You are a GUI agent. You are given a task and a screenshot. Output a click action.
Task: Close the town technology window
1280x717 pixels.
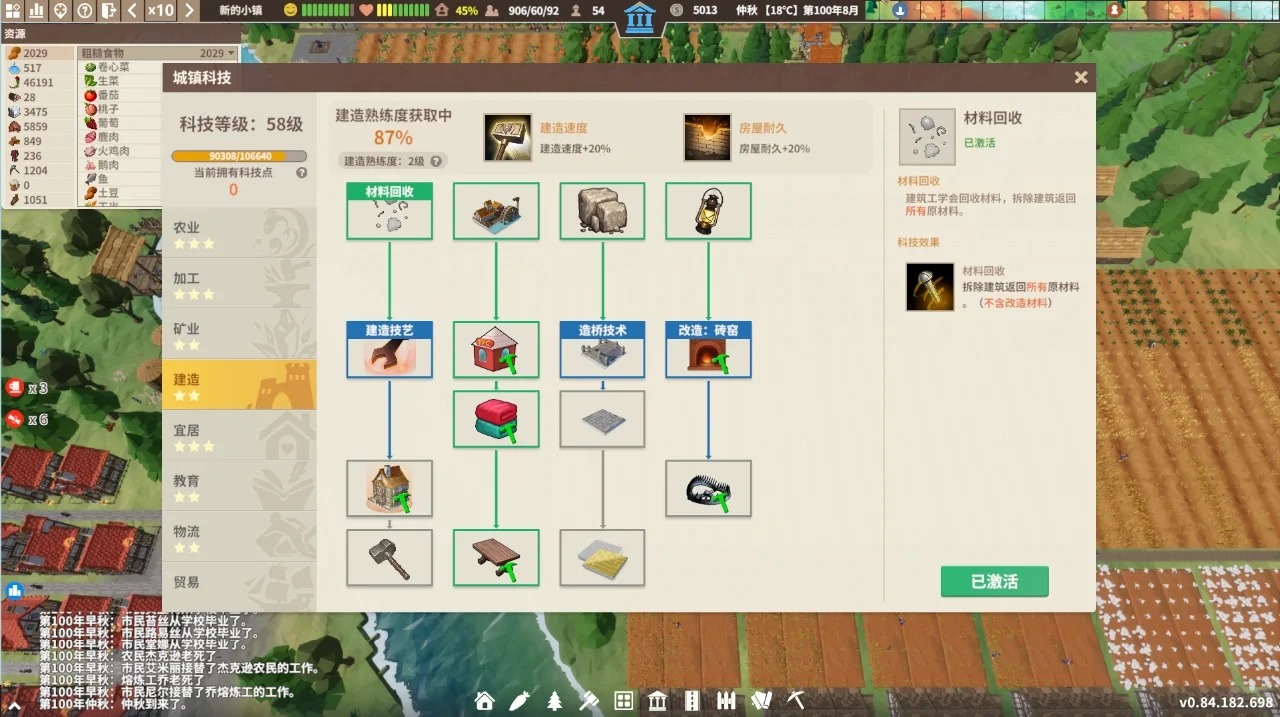pos(1080,78)
